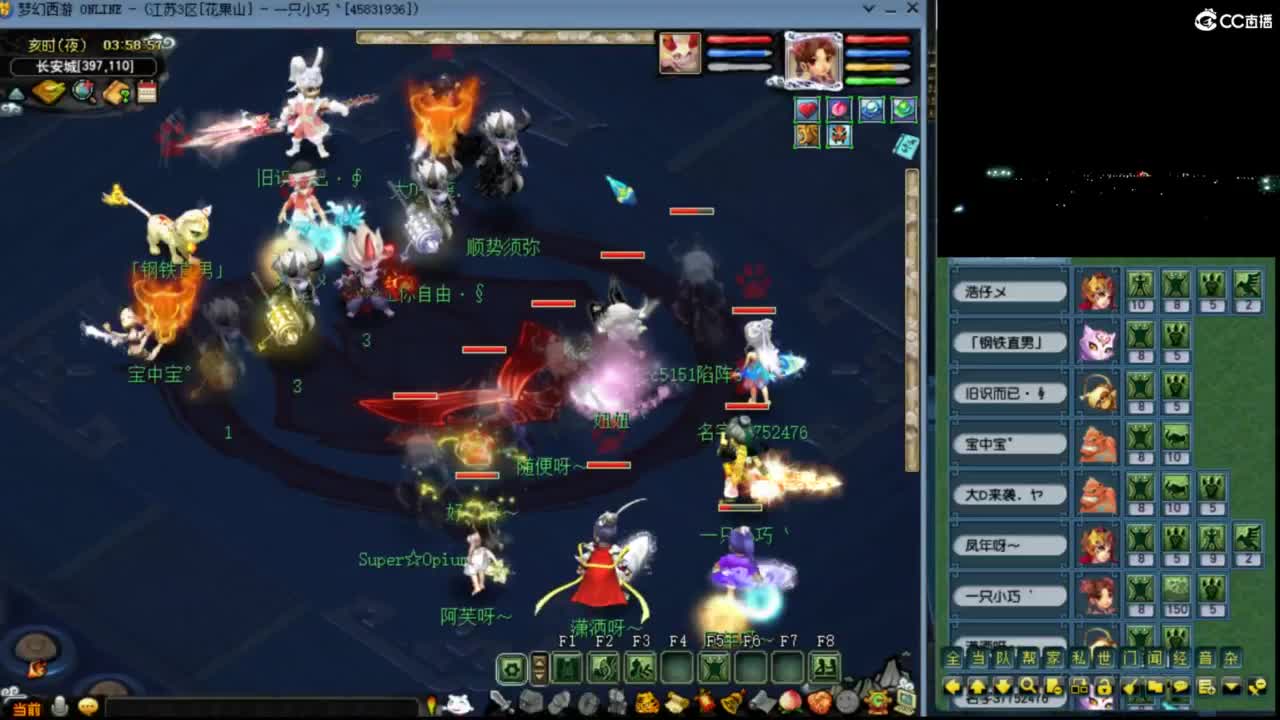Click the golden bell icon in bottom toolbar
This screenshot has width=1280, height=720.
click(x=731, y=702)
